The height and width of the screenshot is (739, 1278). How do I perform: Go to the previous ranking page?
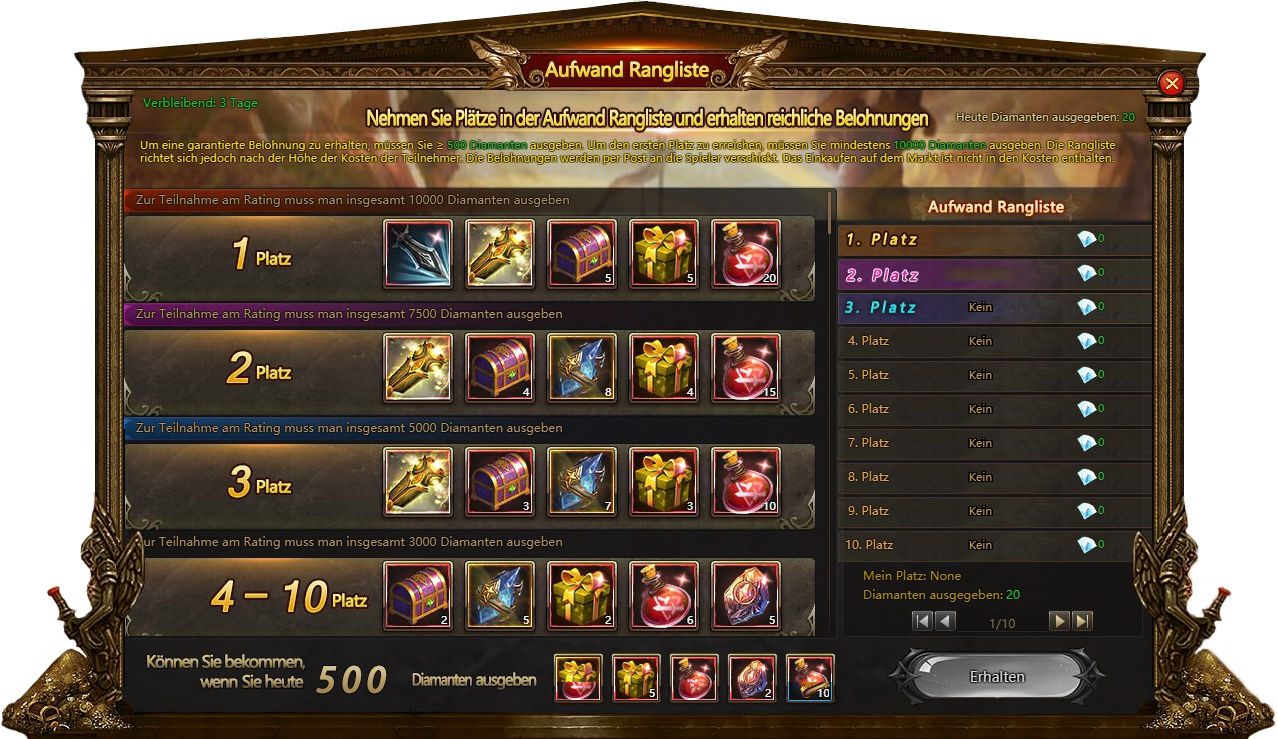[x=945, y=621]
